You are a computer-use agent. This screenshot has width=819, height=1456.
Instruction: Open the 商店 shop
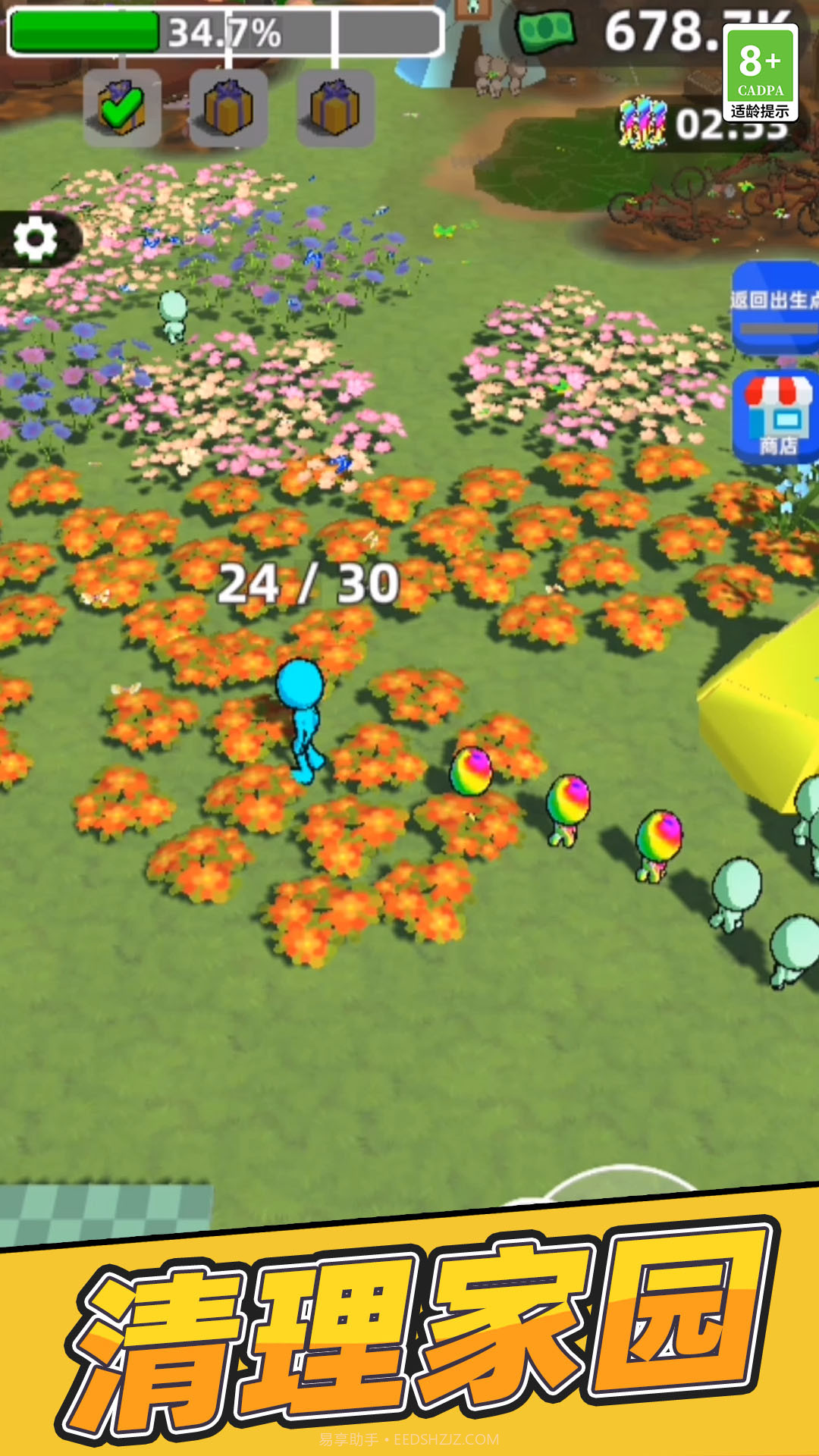pos(777,416)
